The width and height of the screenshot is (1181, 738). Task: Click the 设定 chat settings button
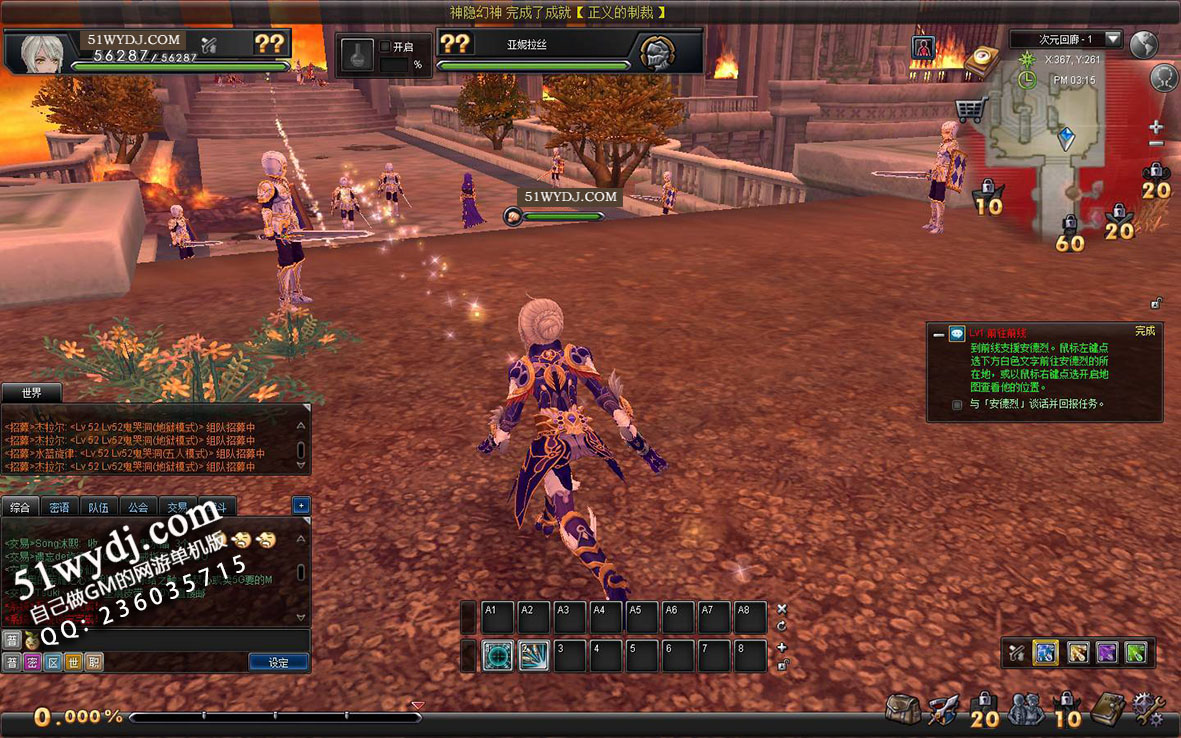pos(278,662)
